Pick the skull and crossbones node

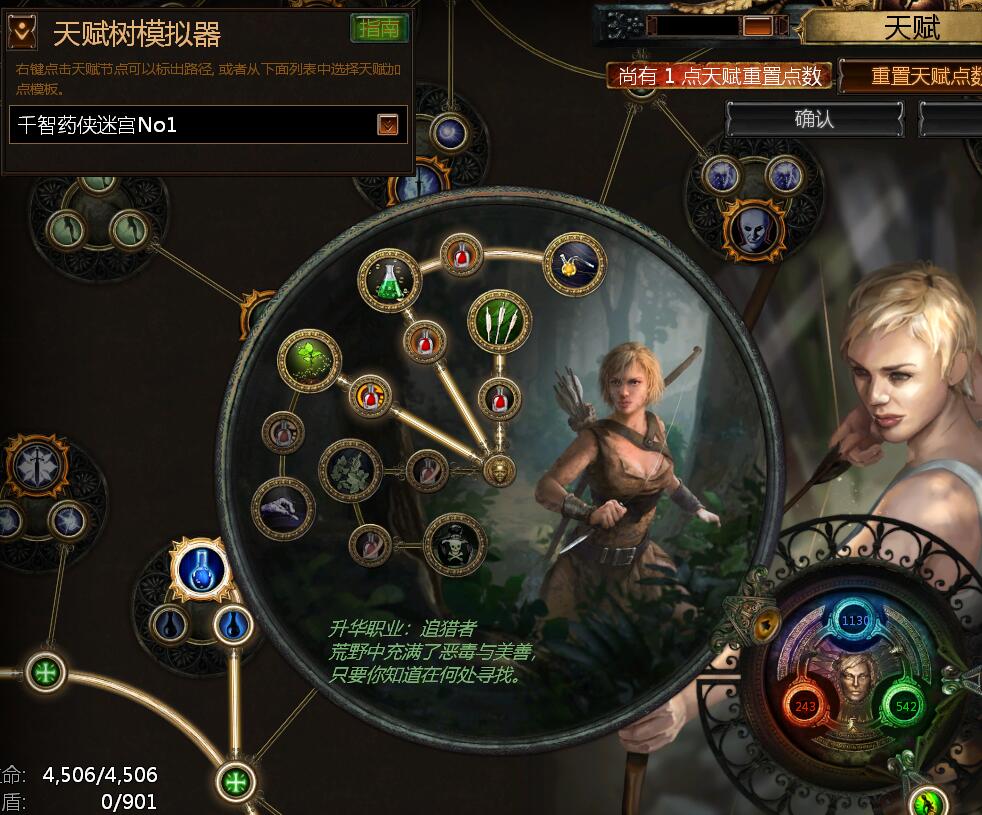pyautogui.click(x=454, y=545)
